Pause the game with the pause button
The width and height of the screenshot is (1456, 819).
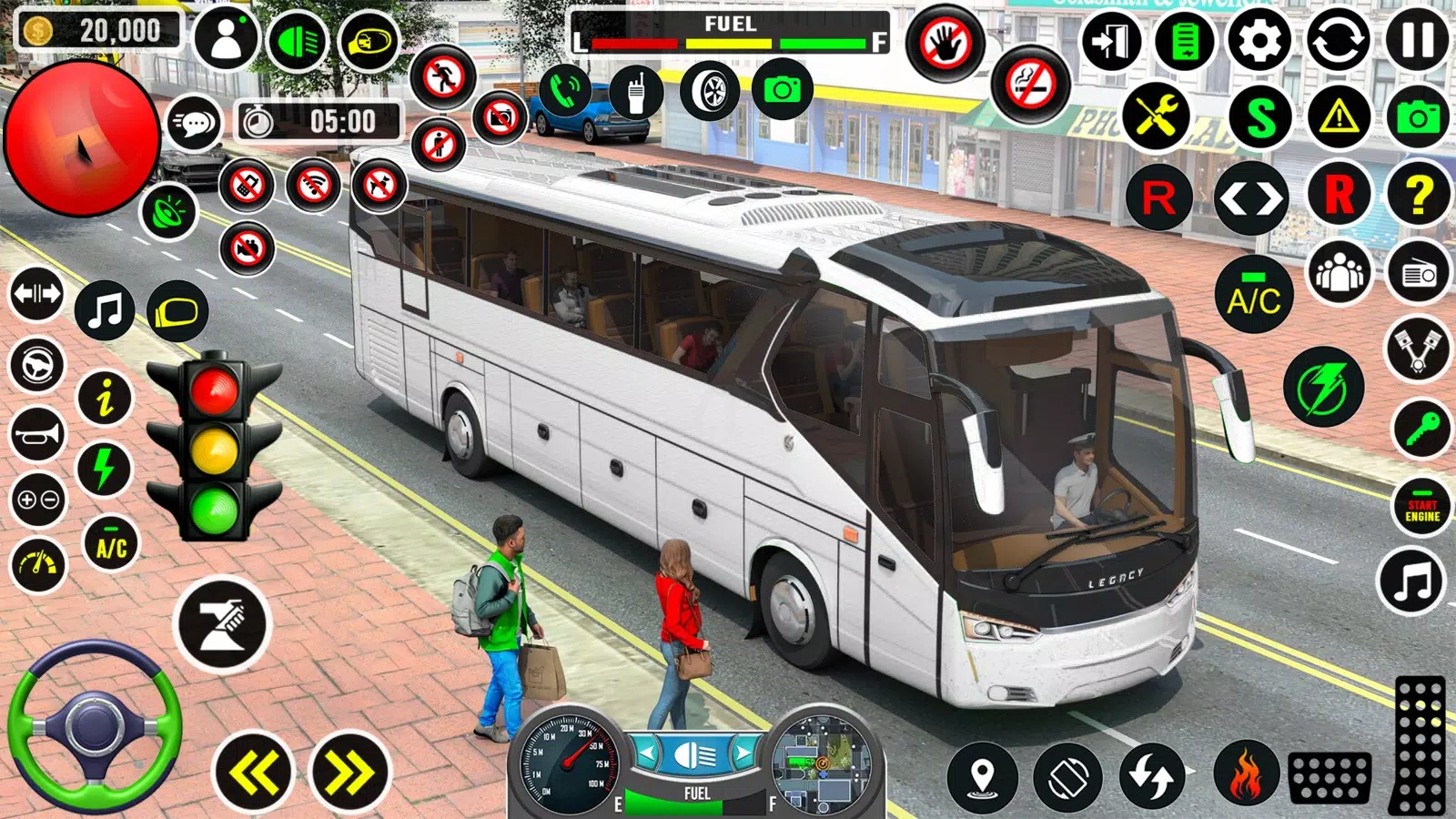1417,41
